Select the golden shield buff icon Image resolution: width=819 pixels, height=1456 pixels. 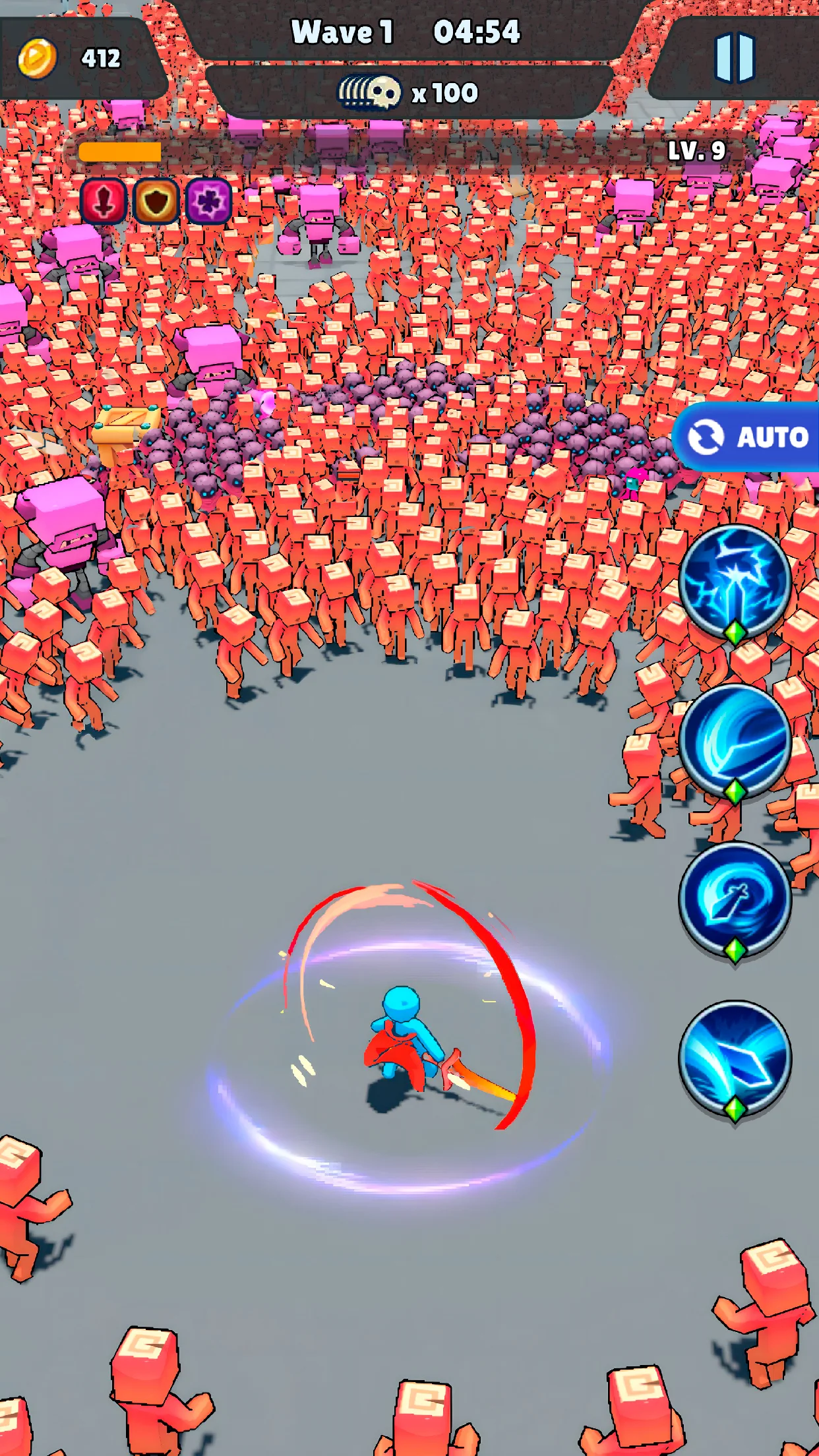pyautogui.click(x=156, y=201)
